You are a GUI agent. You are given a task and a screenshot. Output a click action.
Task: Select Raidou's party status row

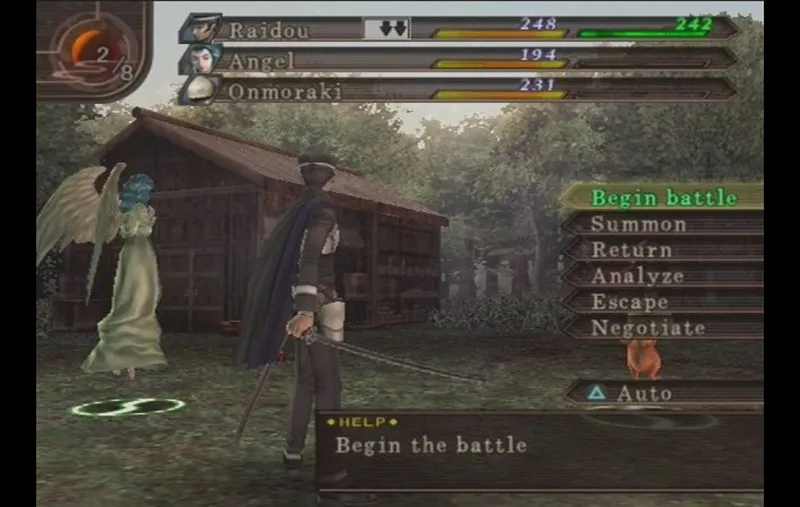pyautogui.click(x=460, y=29)
